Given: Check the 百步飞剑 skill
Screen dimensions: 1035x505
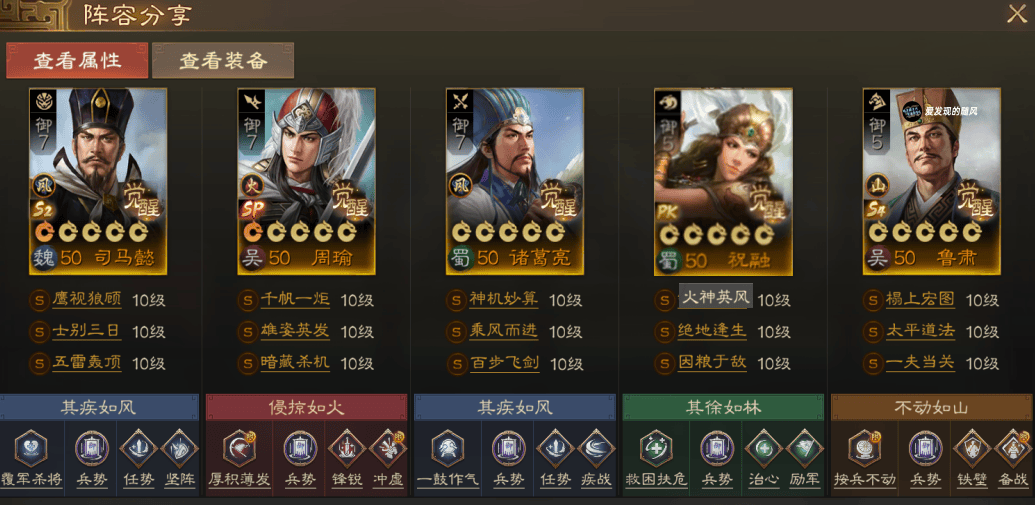Looking at the screenshot, I should (504, 363).
